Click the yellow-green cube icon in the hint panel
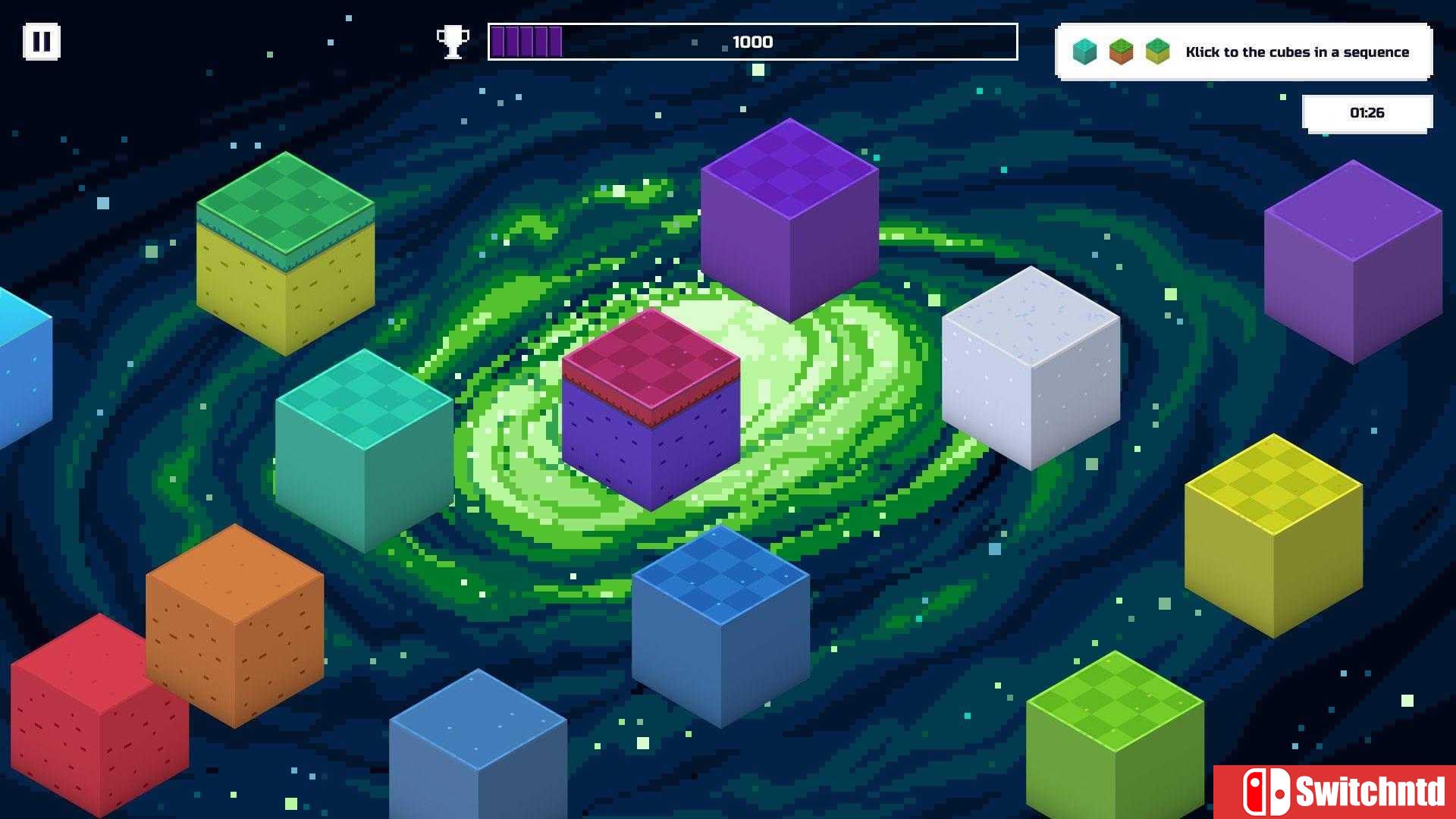The width and height of the screenshot is (1456, 819). pos(1157,52)
